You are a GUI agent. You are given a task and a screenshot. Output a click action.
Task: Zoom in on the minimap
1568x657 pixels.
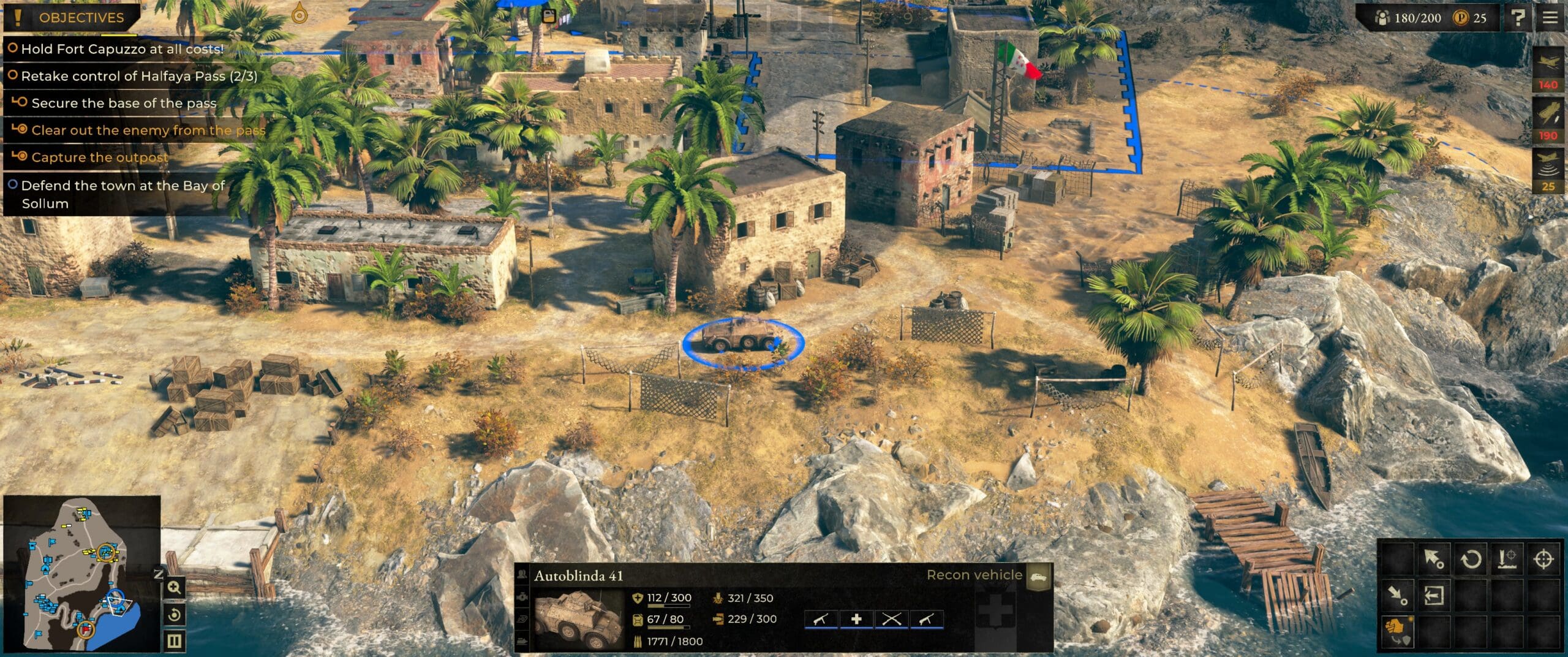tap(175, 588)
